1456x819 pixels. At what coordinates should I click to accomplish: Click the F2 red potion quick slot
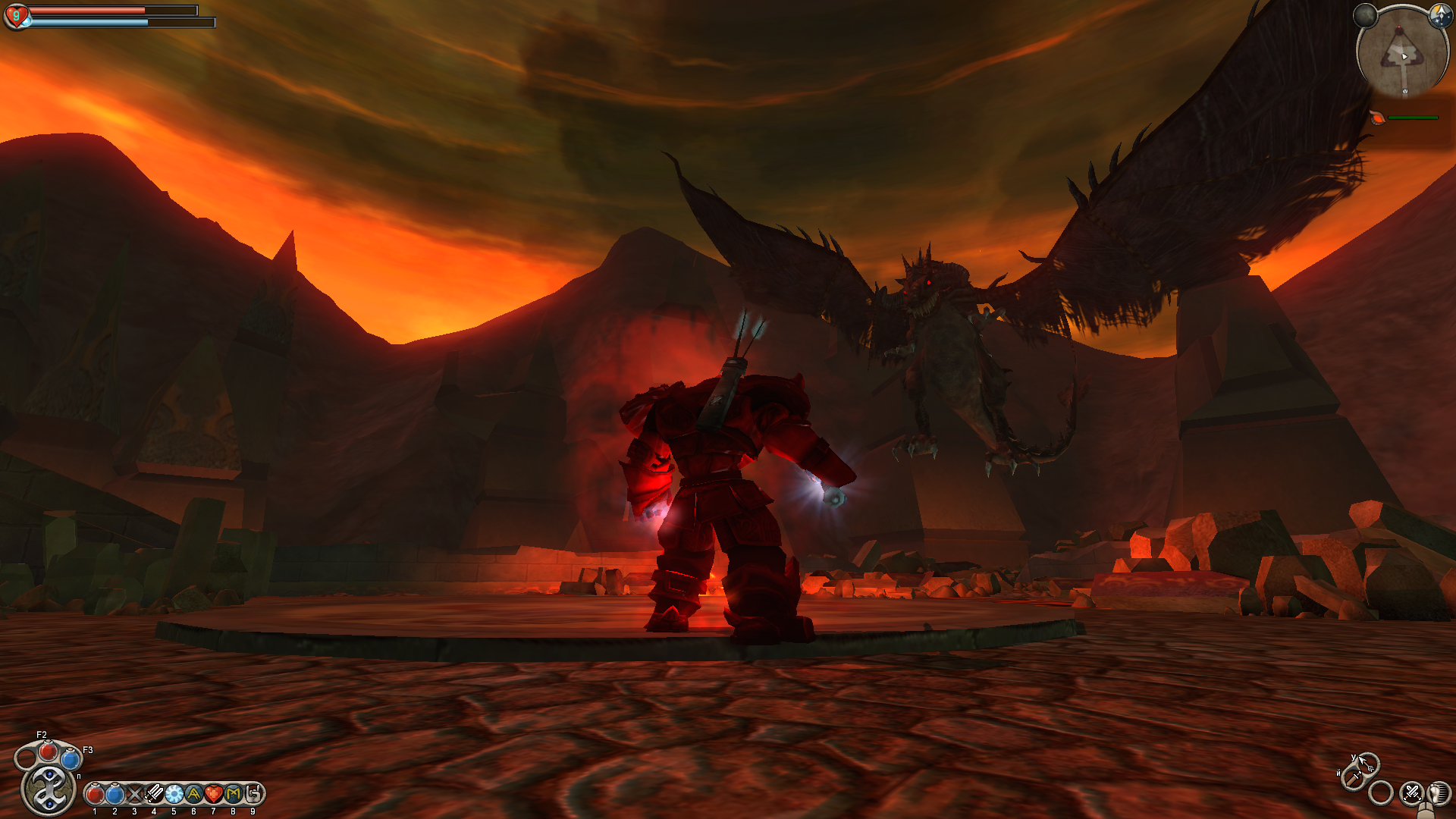point(49,752)
